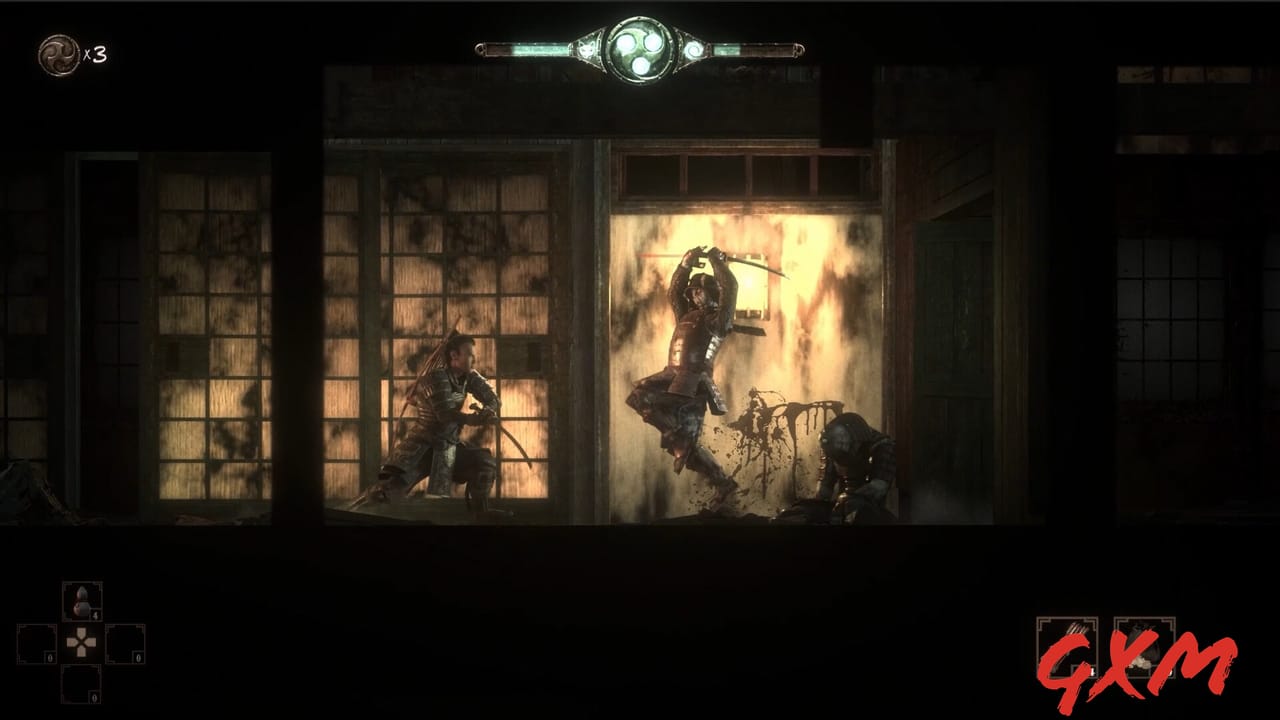Select the gourd item on the d-pad selector
The width and height of the screenshot is (1280, 720).
(x=82, y=601)
